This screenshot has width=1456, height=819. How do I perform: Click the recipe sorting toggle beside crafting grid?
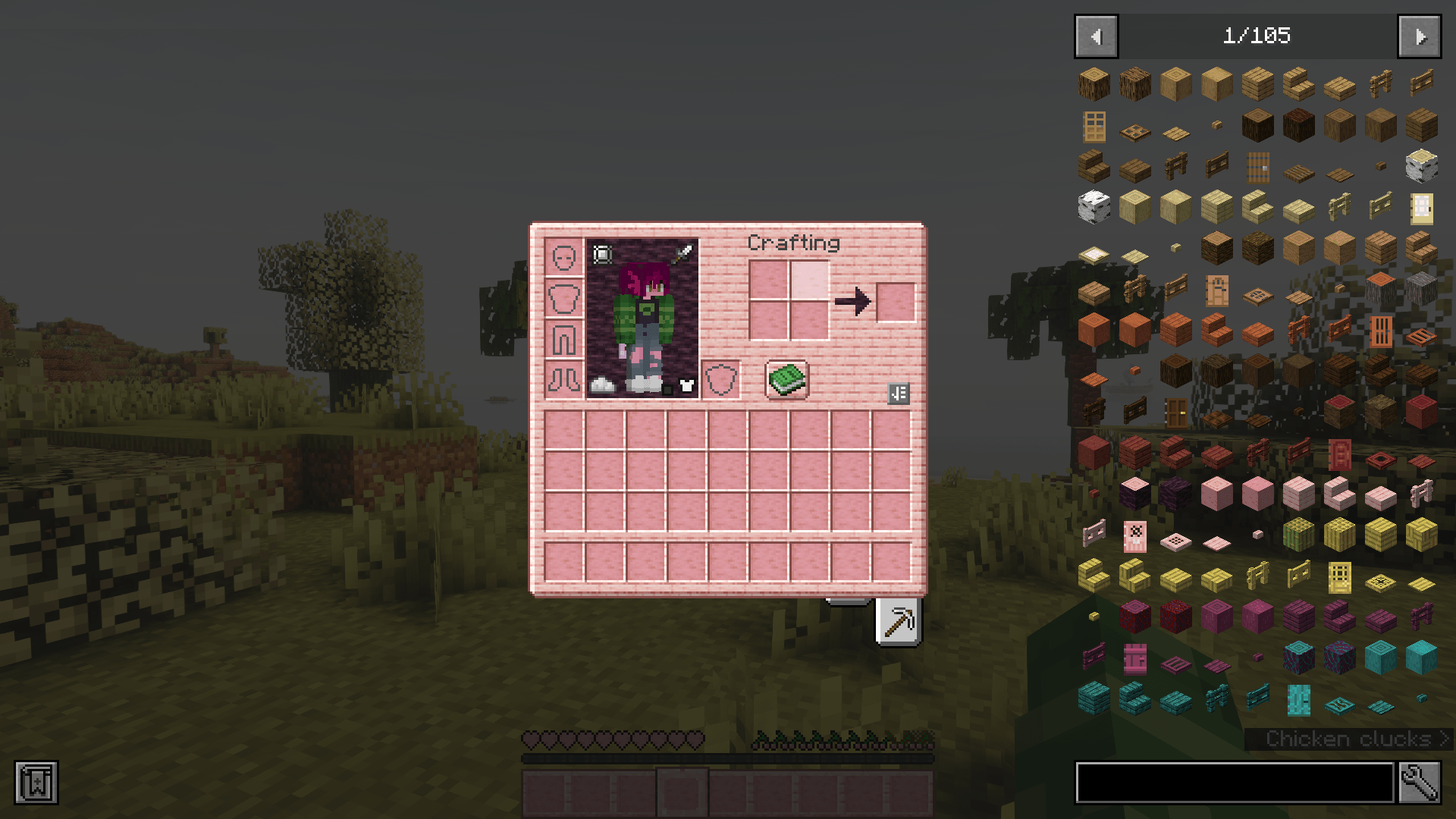pyautogui.click(x=899, y=394)
